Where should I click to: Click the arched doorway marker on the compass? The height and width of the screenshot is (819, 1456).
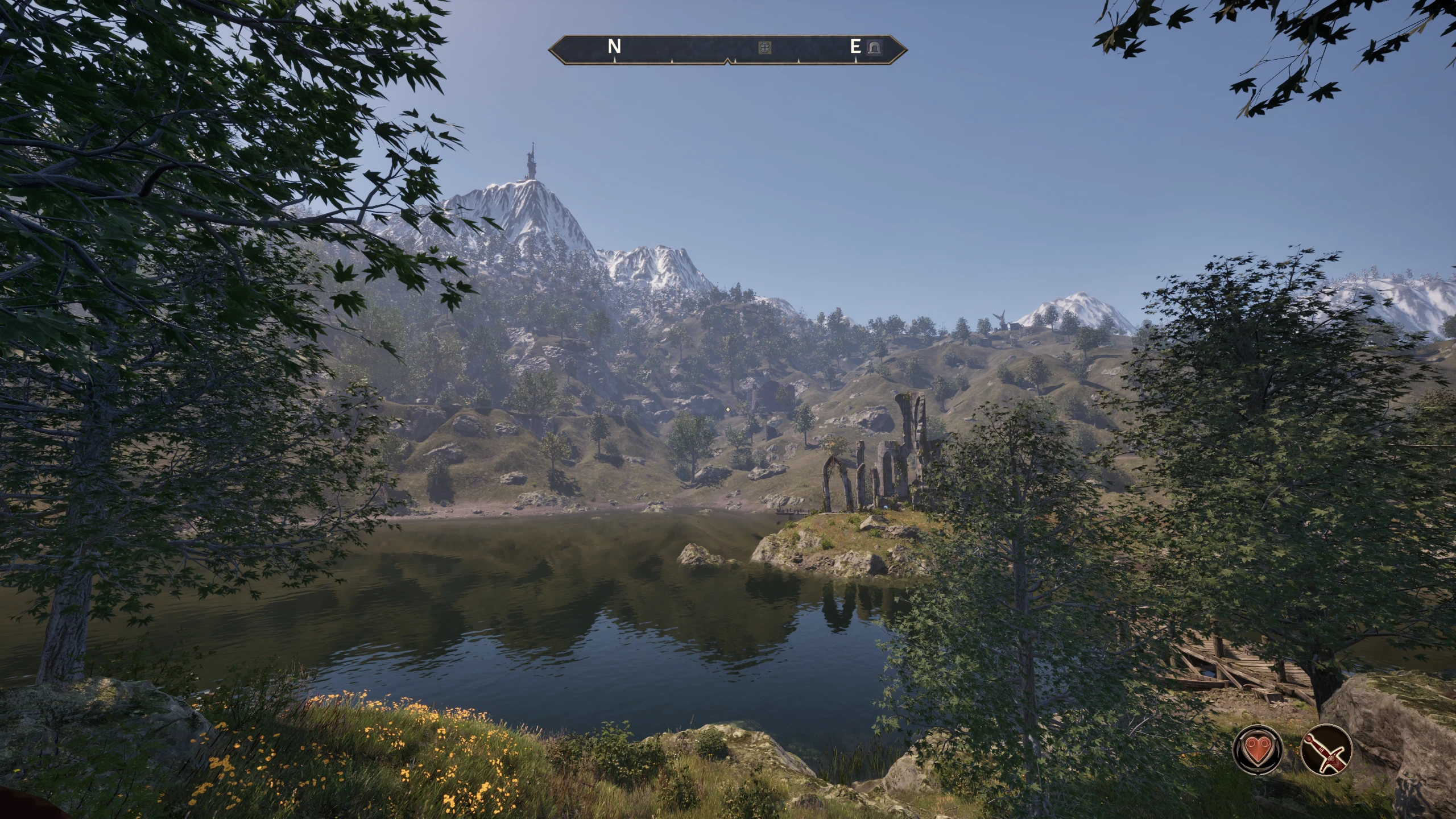[874, 48]
